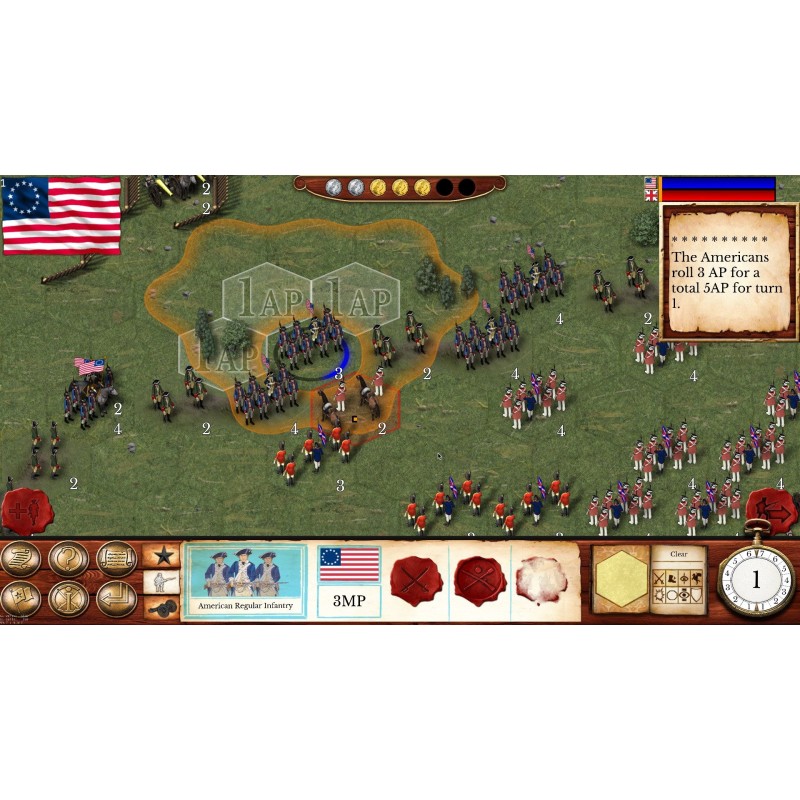Click the return arrow round button

pyautogui.click(x=117, y=598)
